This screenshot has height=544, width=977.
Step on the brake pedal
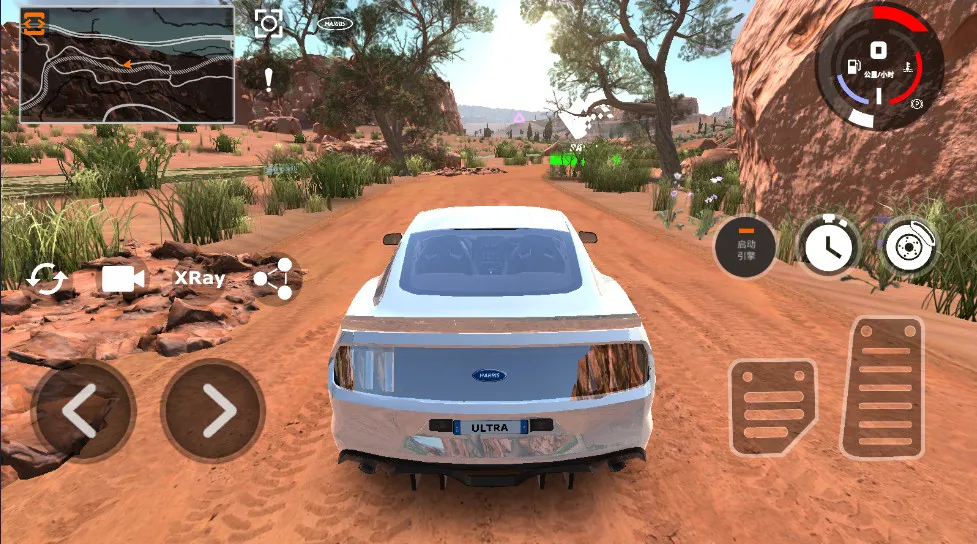pyautogui.click(x=772, y=407)
